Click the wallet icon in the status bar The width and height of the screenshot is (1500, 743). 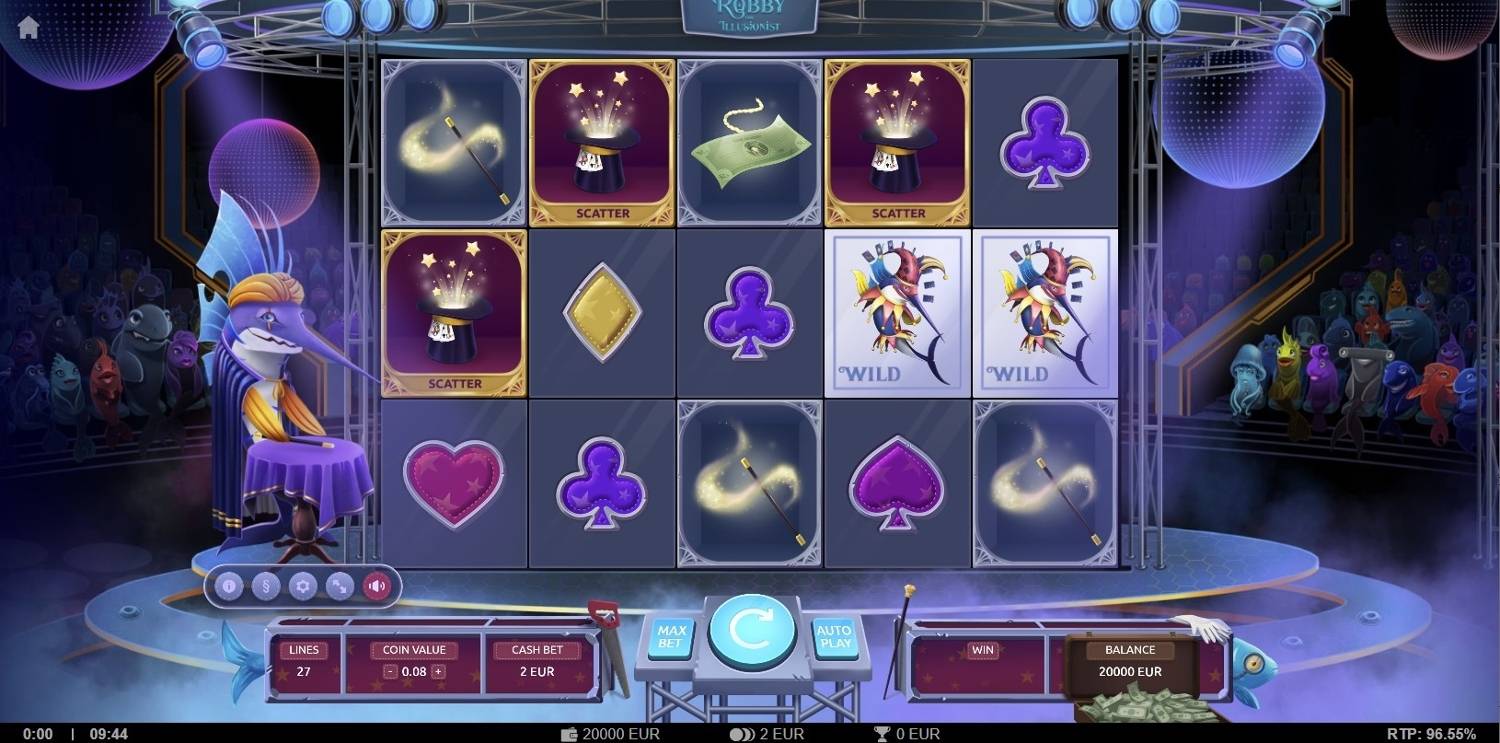568,733
